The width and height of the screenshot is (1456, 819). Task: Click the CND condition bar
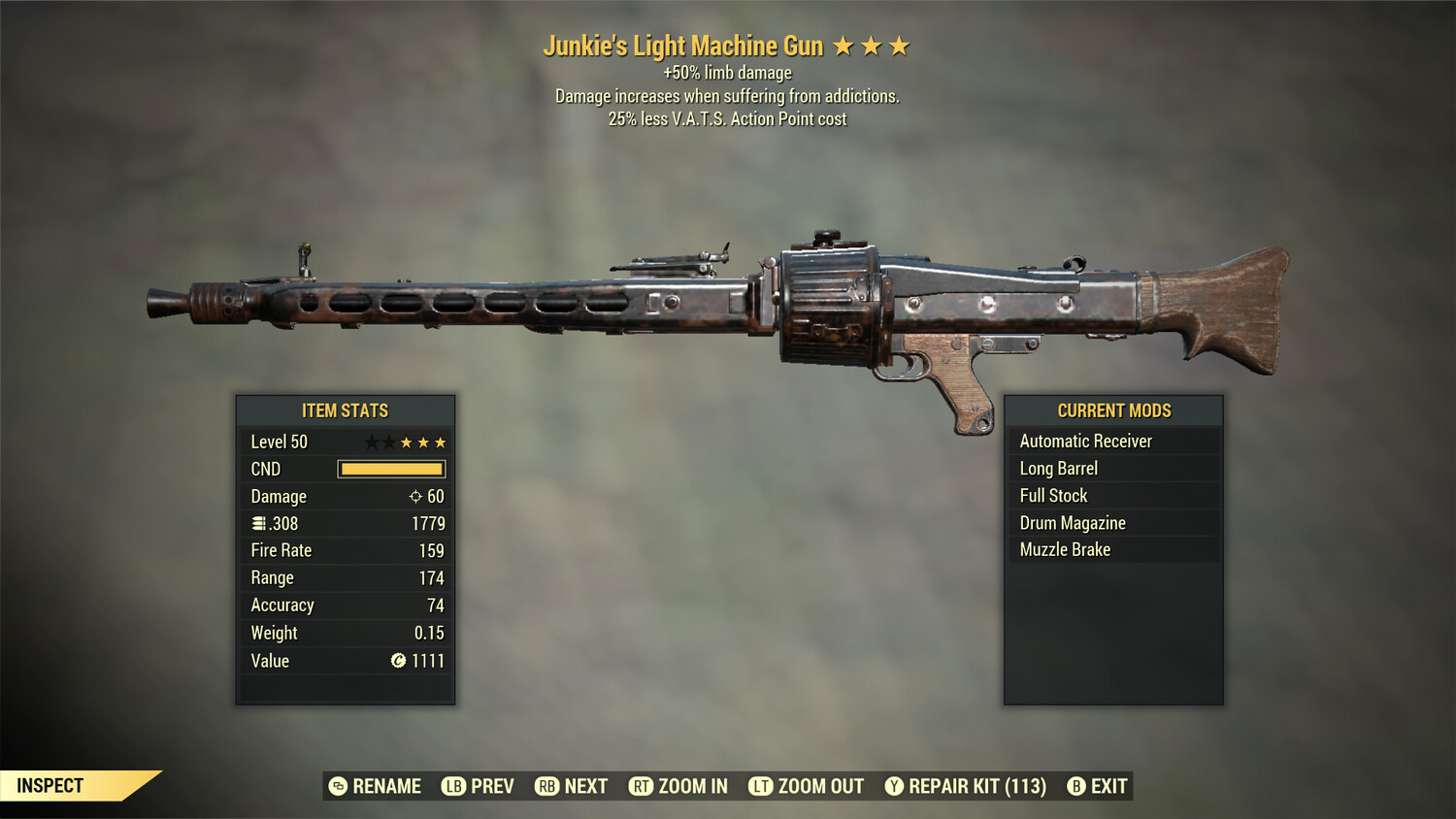391,469
